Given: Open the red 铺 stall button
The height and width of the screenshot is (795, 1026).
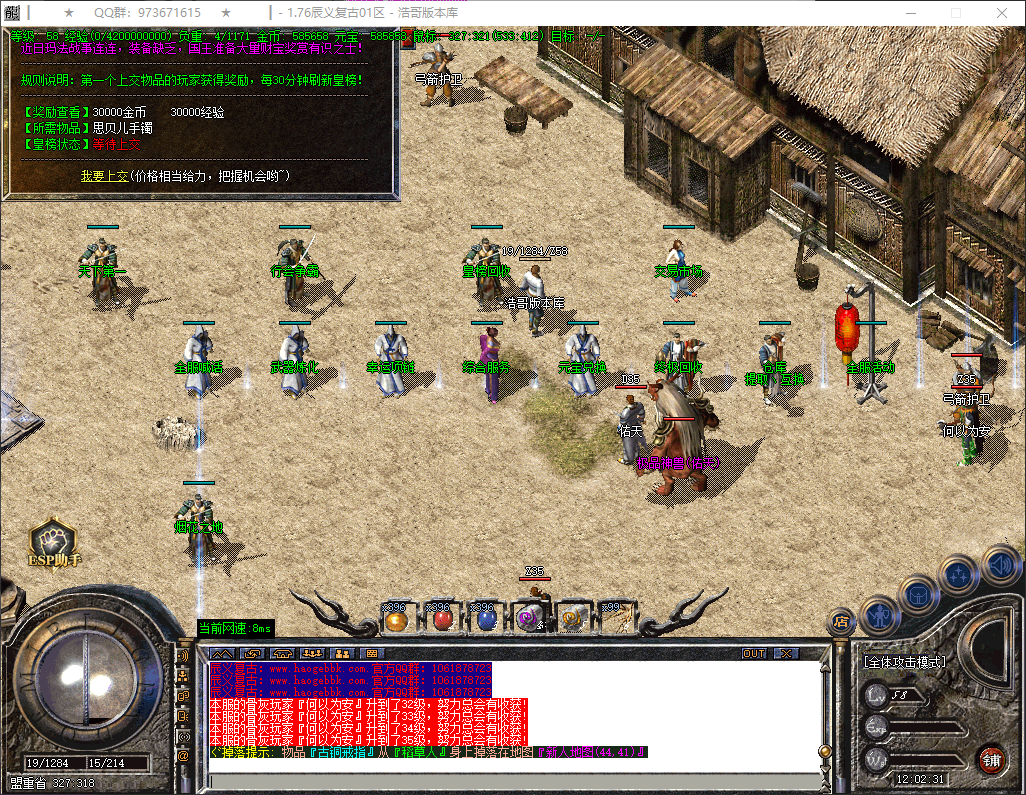Looking at the screenshot, I should tap(991, 758).
